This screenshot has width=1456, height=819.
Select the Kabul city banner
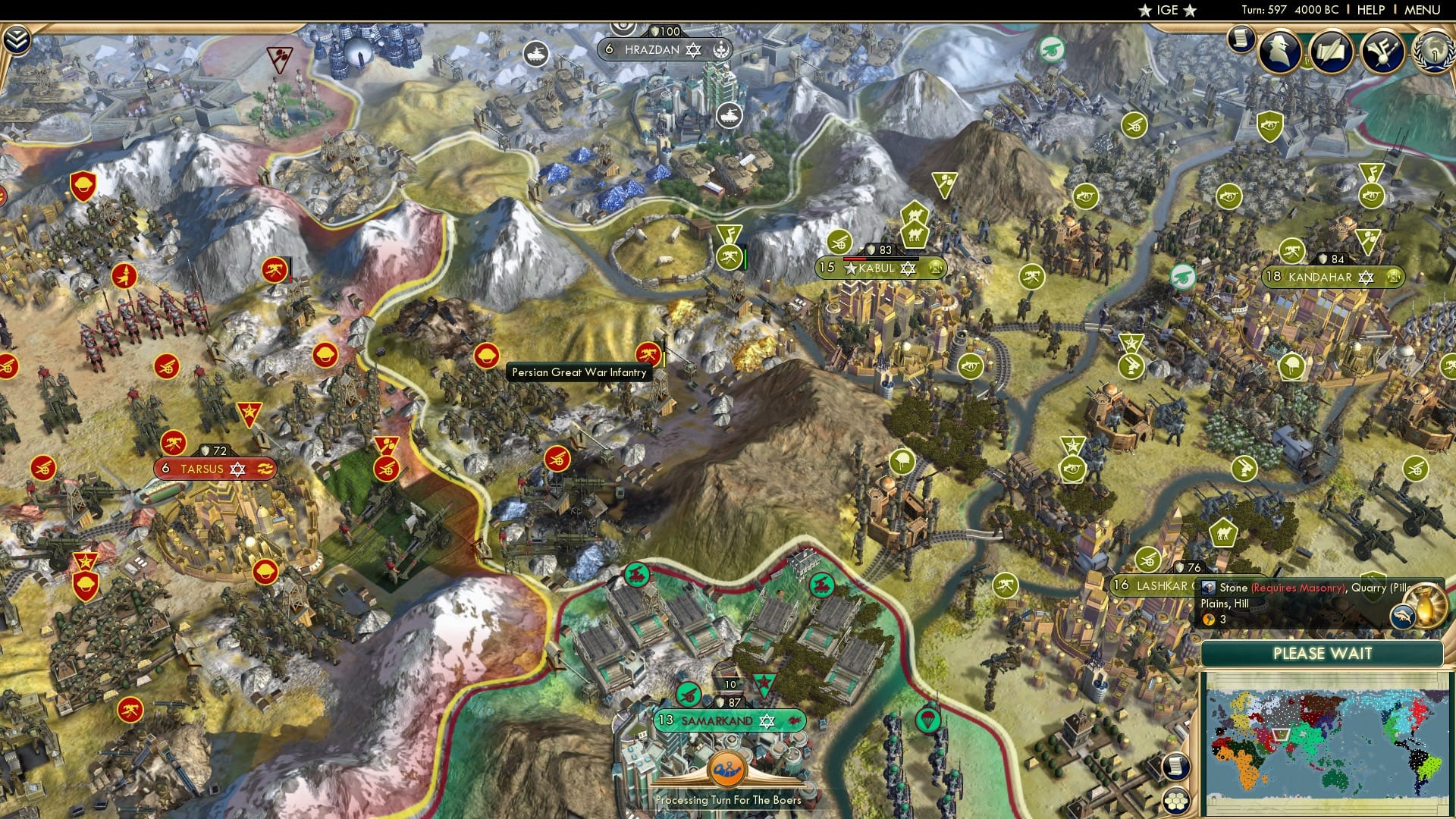880,267
